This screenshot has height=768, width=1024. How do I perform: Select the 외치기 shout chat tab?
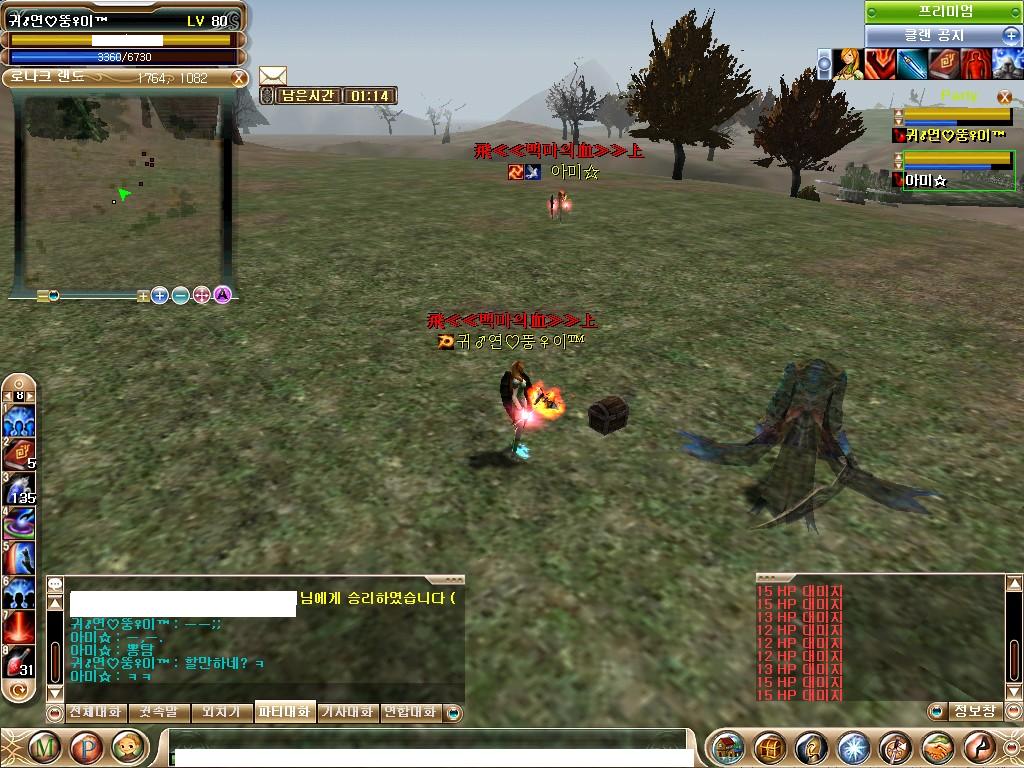pos(221,712)
